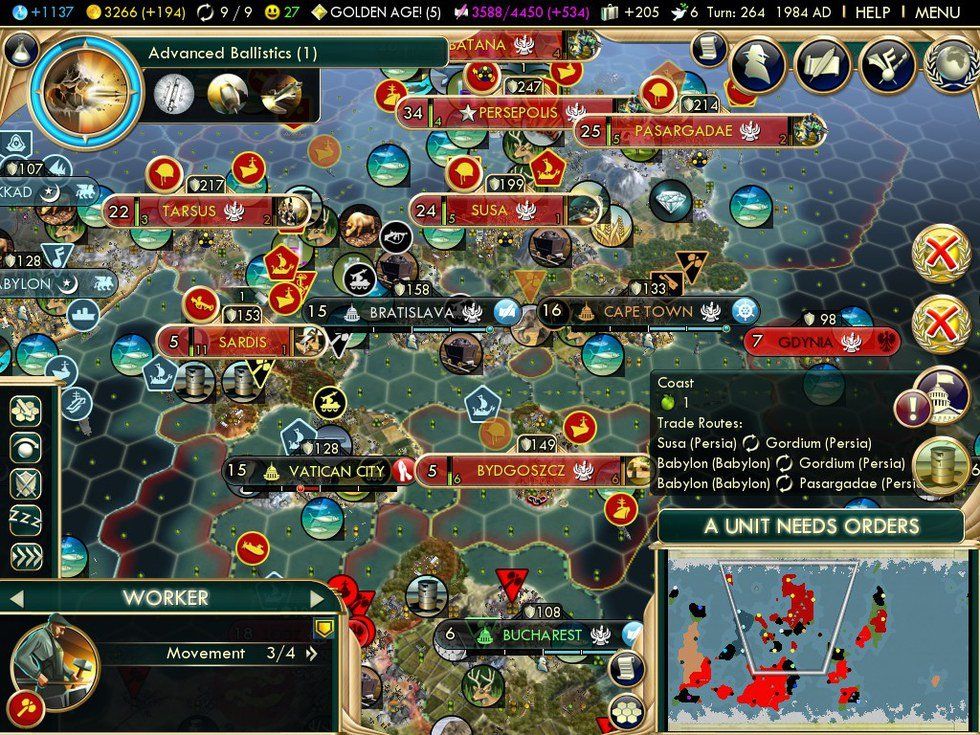Open the Advanced Ballistics research circle
This screenshot has height=735, width=980.
pyautogui.click(x=77, y=92)
